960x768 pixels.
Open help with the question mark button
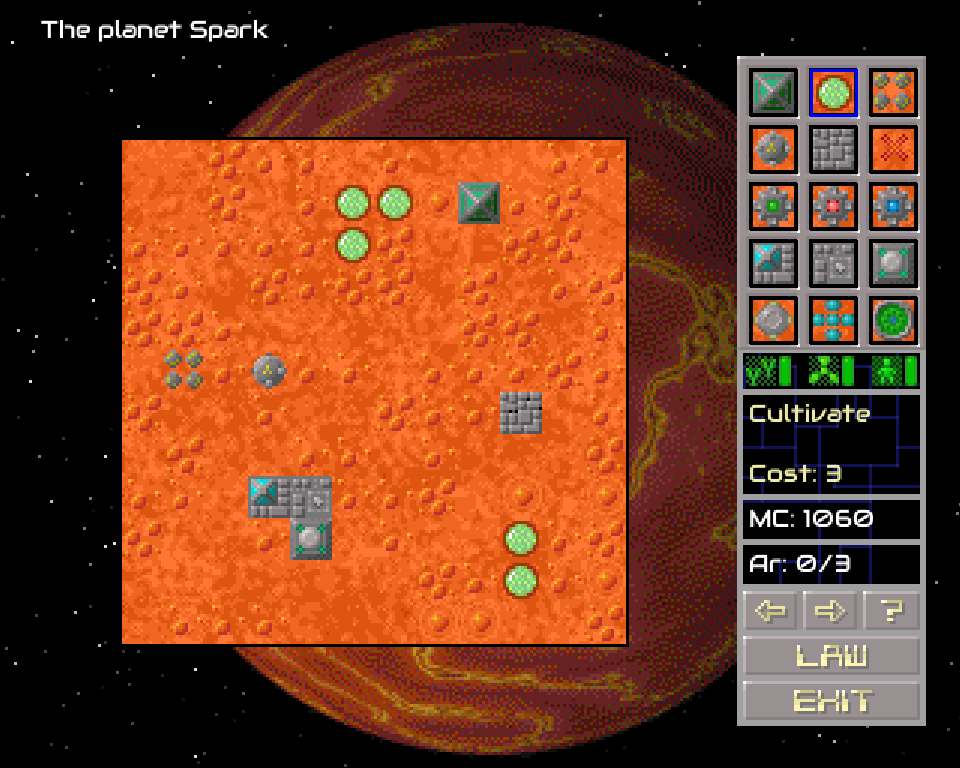[891, 610]
